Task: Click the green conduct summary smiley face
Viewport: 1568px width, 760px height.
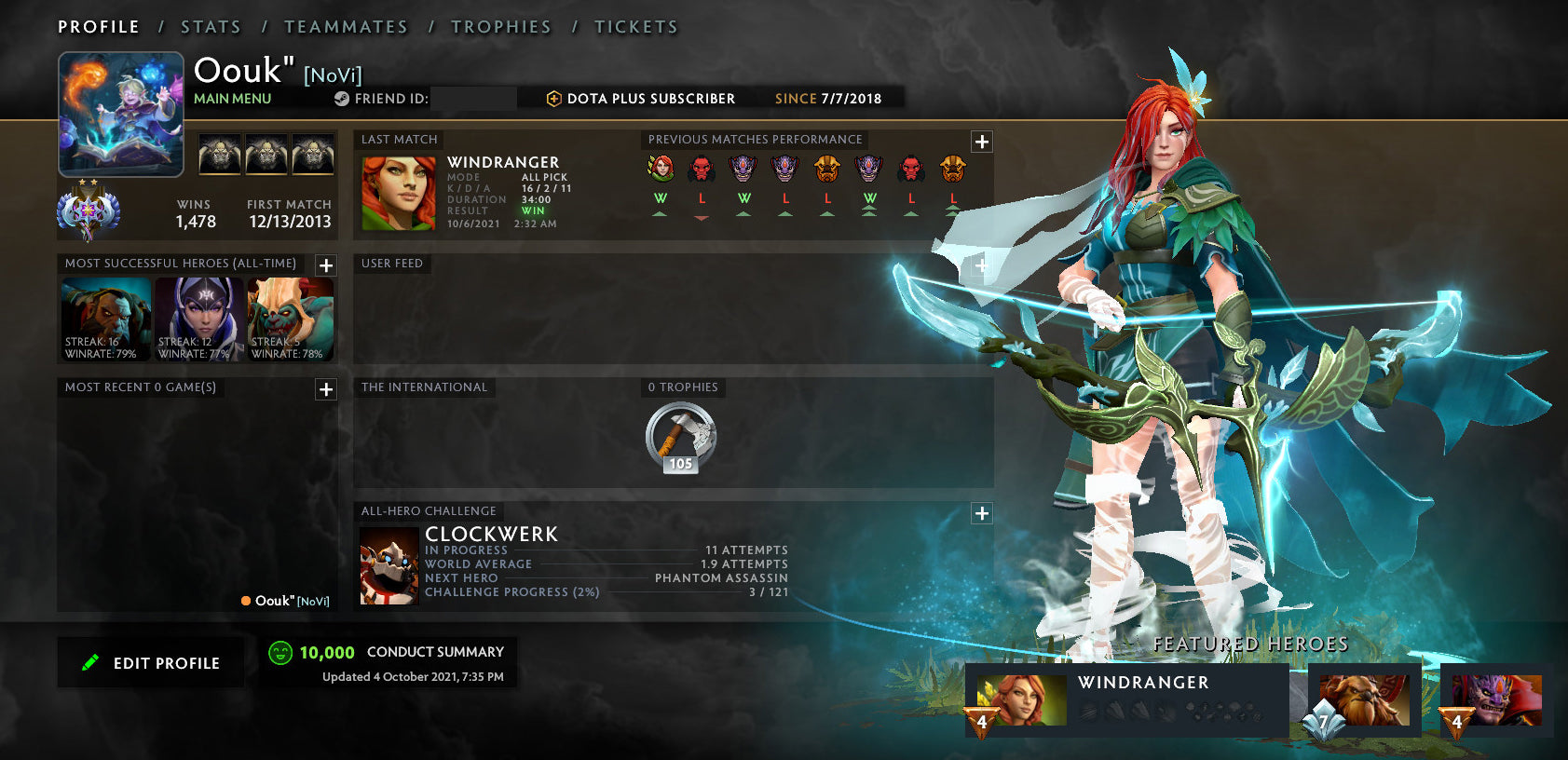Action: tap(280, 652)
